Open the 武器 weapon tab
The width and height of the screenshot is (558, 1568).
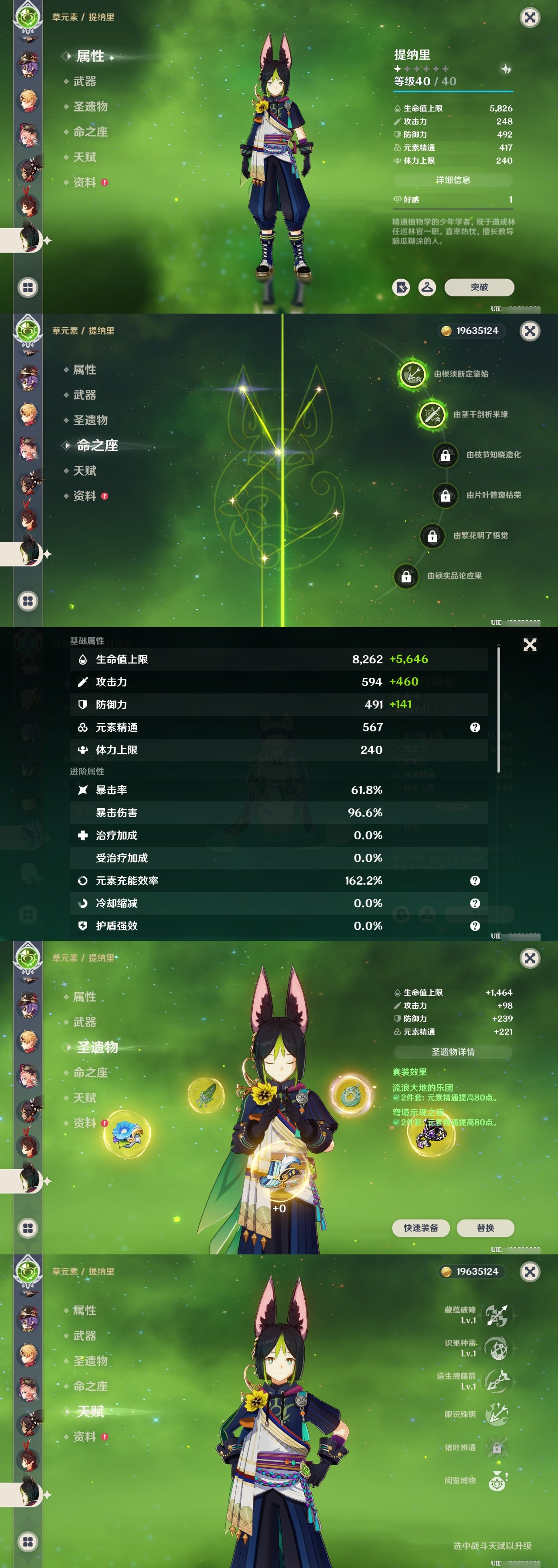(85, 81)
